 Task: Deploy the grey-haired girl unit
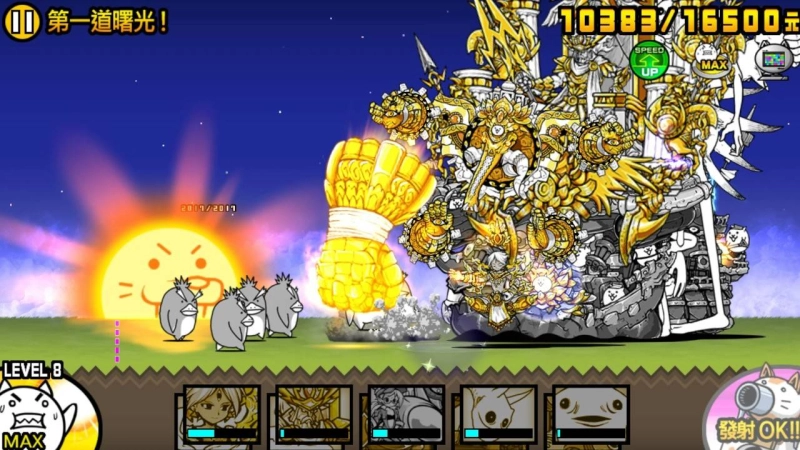(x=405, y=414)
